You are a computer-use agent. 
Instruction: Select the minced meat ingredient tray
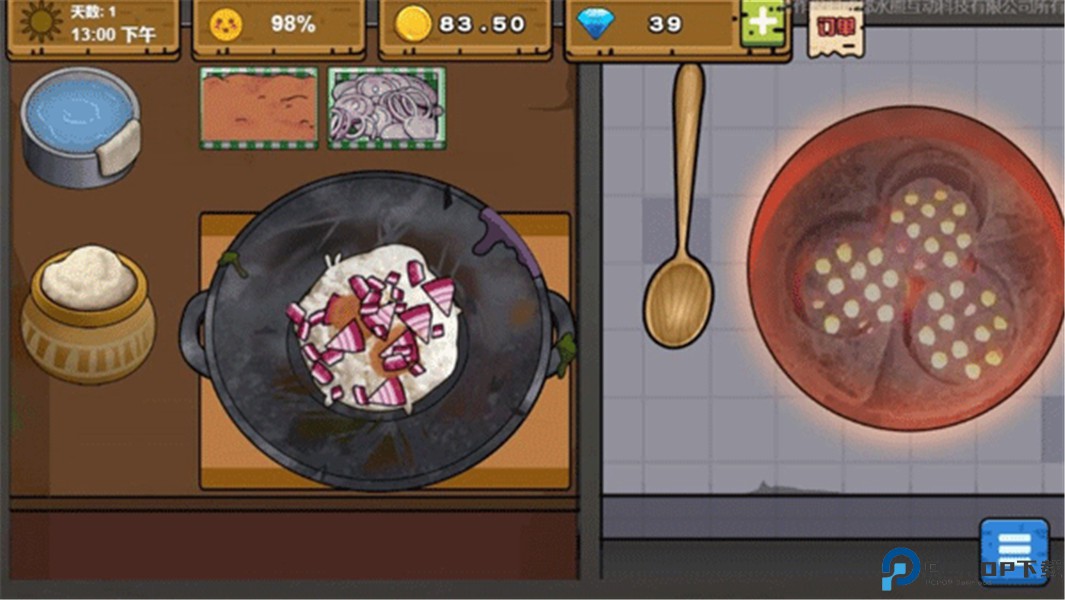tap(259, 107)
